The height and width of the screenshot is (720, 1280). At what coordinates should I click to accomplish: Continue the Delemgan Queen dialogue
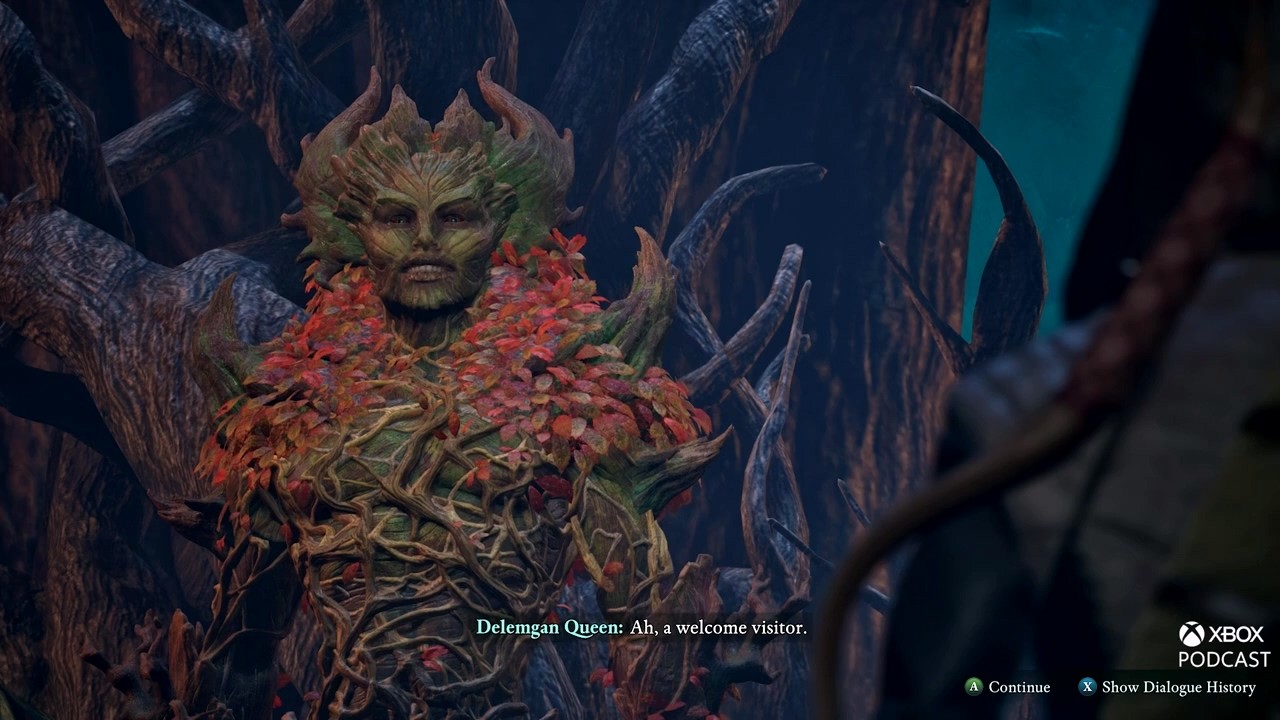point(1007,687)
